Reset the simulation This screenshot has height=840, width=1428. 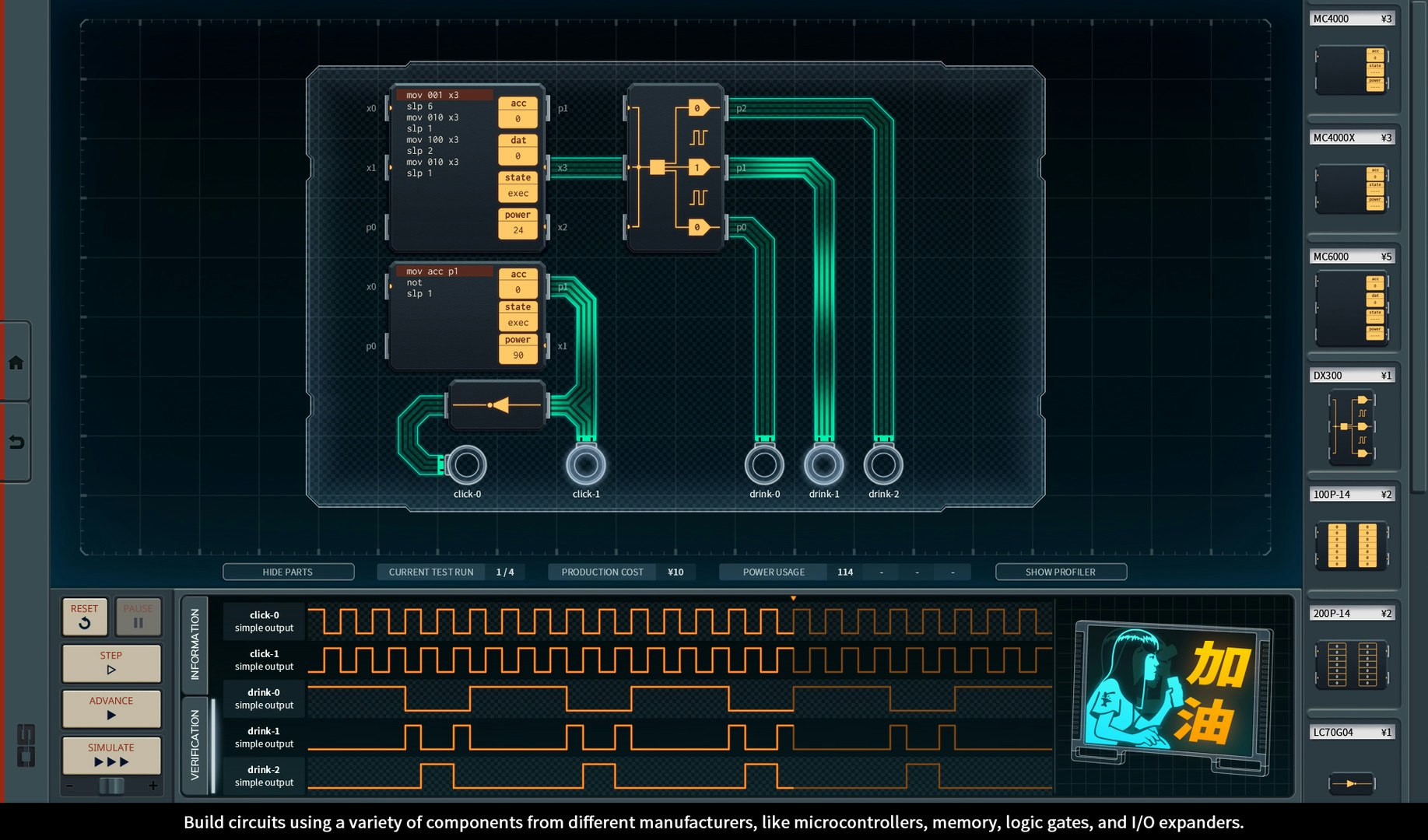pyautogui.click(x=85, y=616)
